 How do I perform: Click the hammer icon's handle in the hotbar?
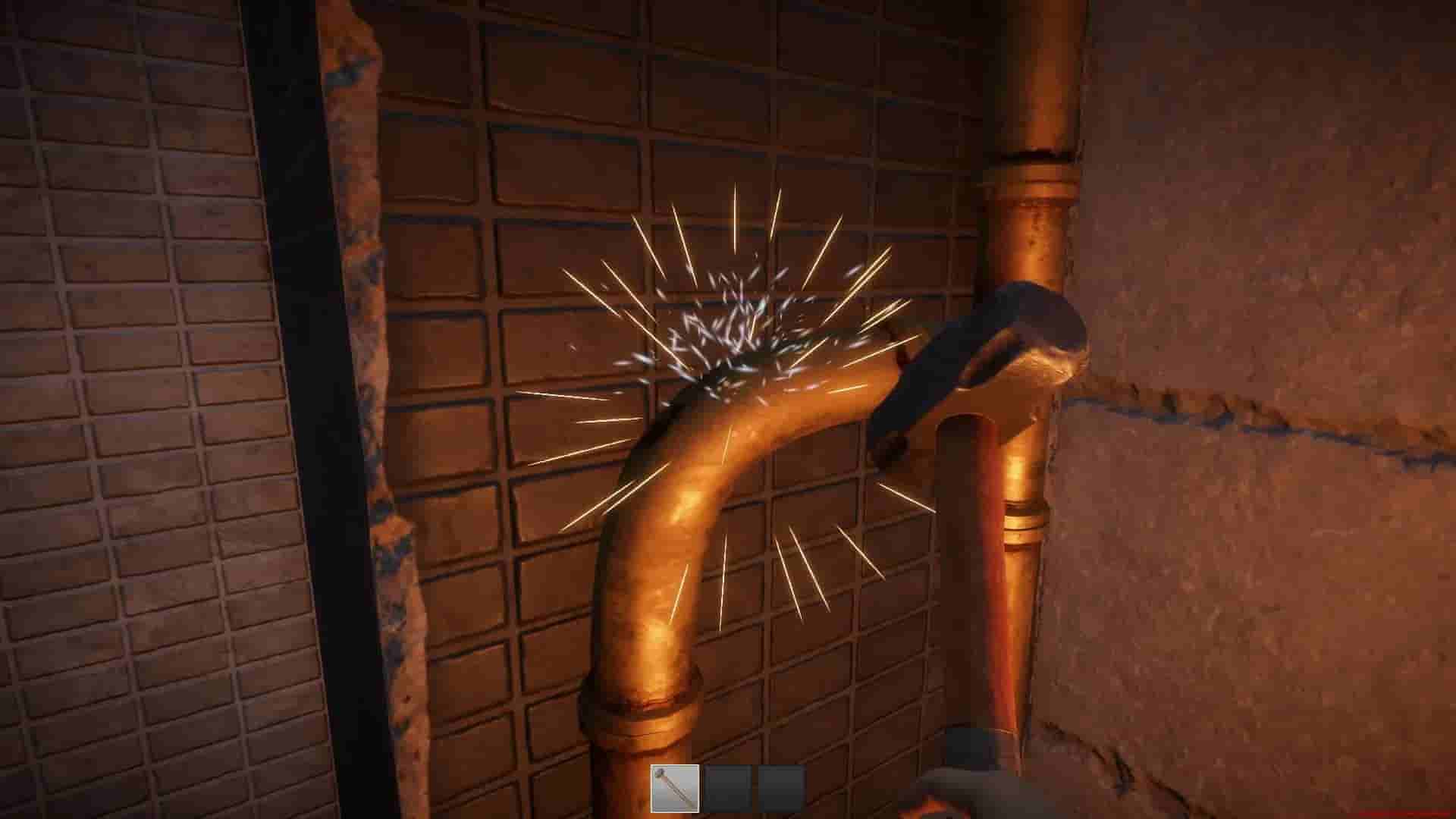coord(682,800)
